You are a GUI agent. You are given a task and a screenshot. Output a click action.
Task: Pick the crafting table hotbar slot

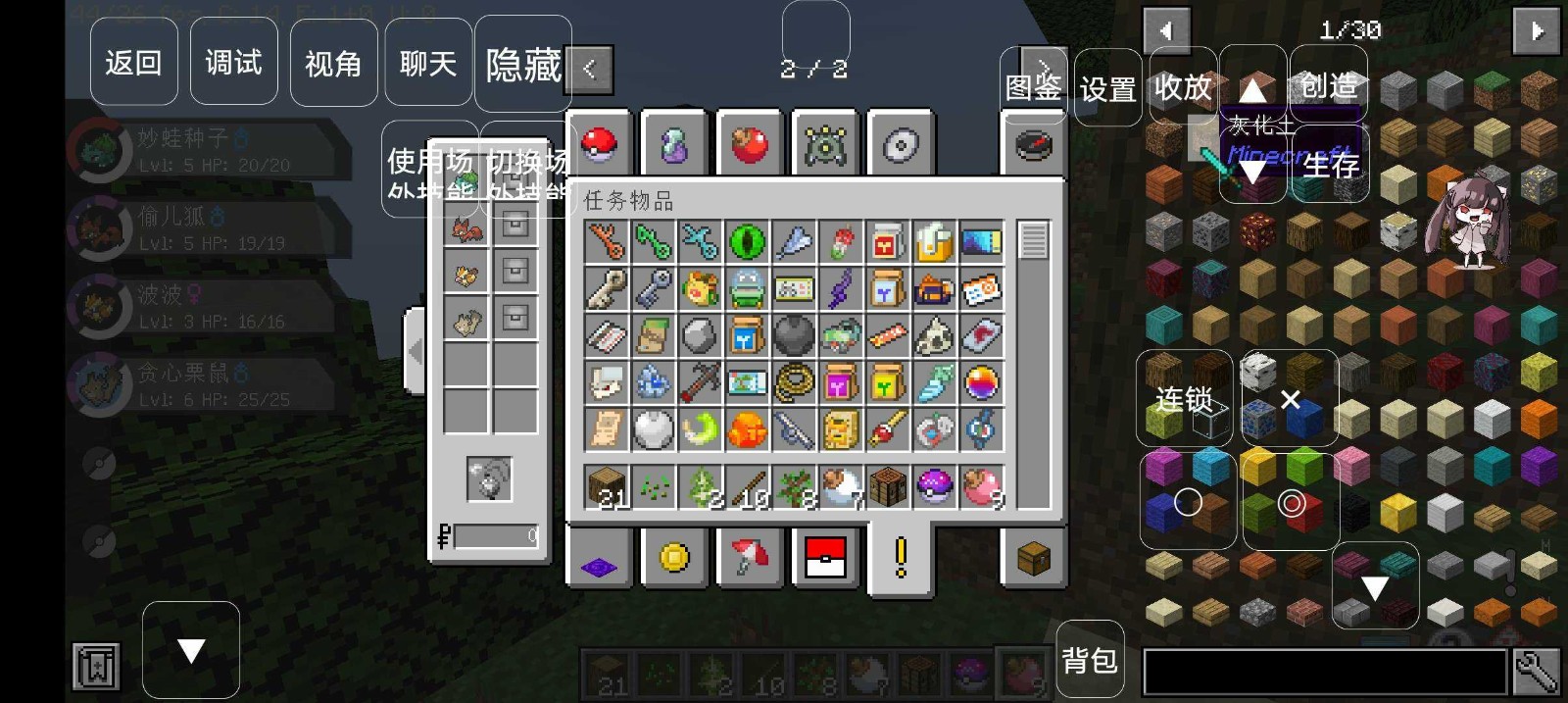point(888,486)
